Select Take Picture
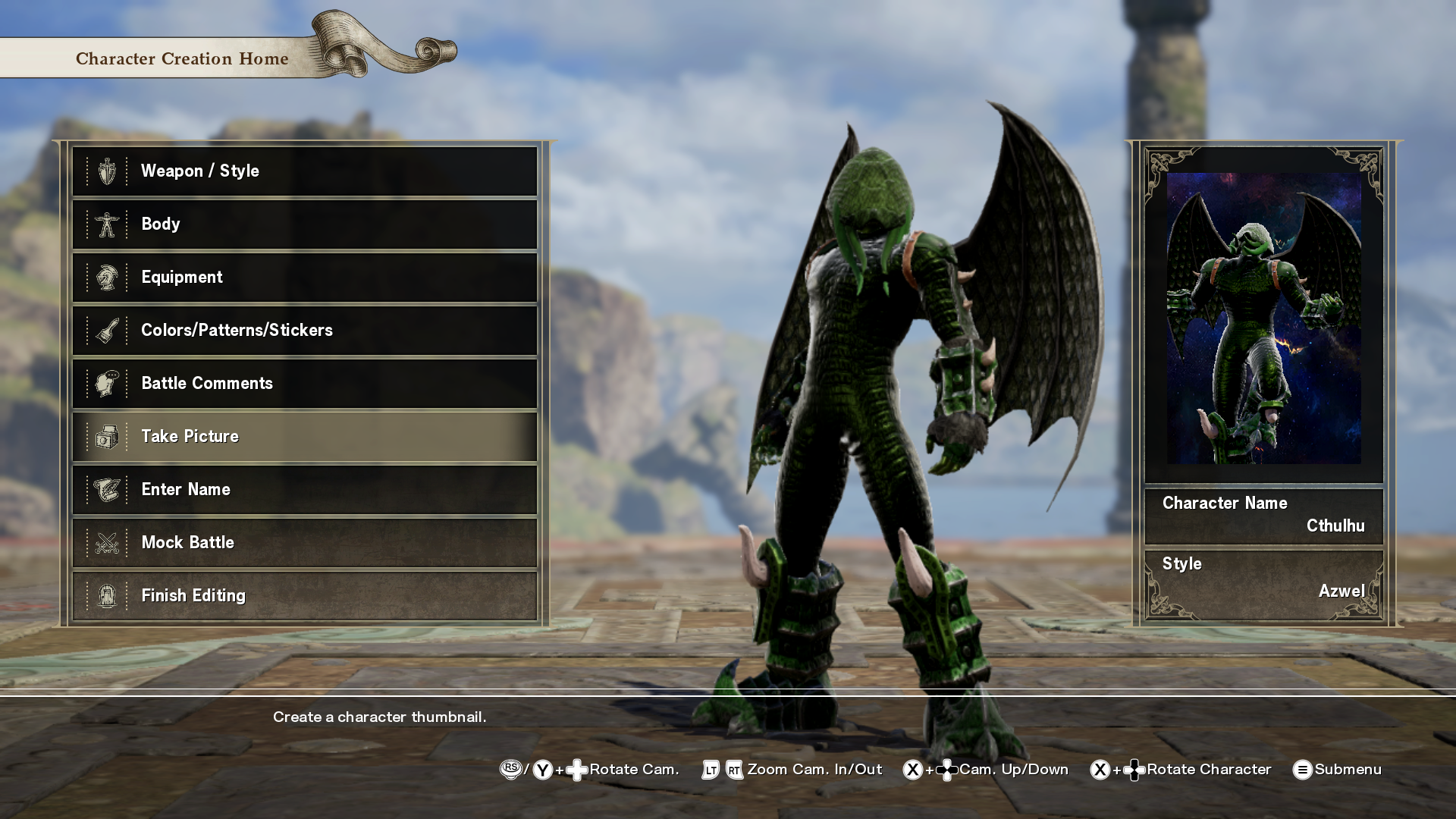This screenshot has width=1456, height=819. [304, 437]
